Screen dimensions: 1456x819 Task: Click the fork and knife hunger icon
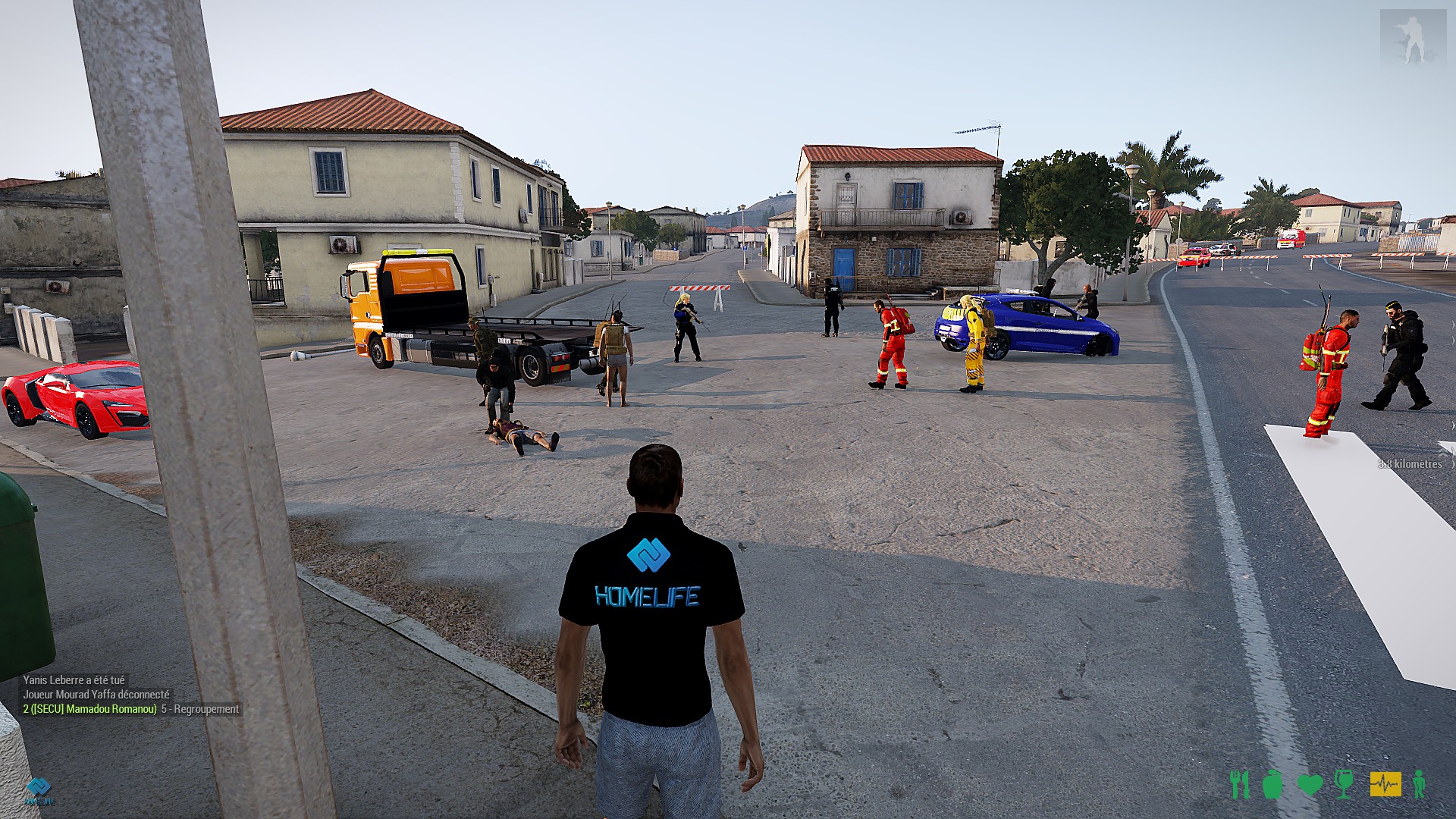coord(1239,784)
